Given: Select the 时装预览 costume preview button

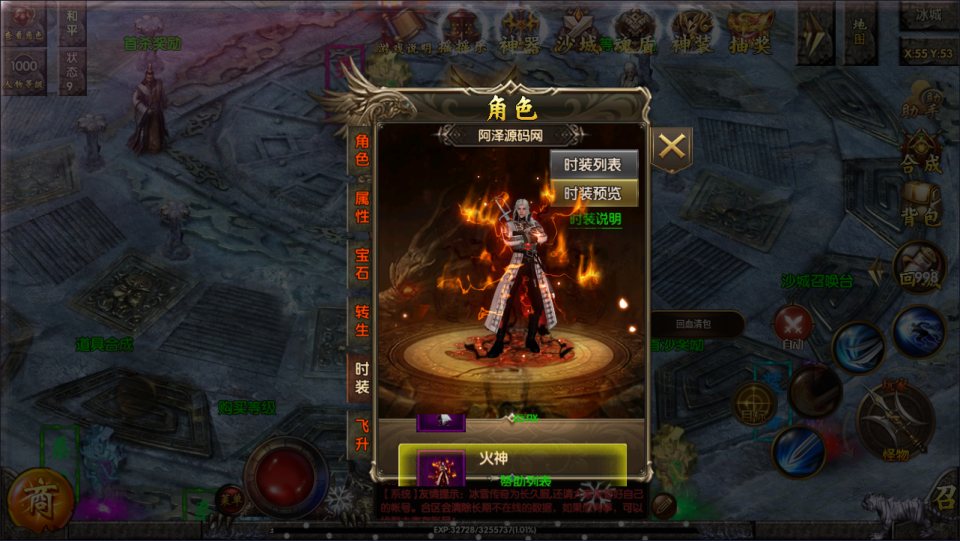Looking at the screenshot, I should pos(593,193).
